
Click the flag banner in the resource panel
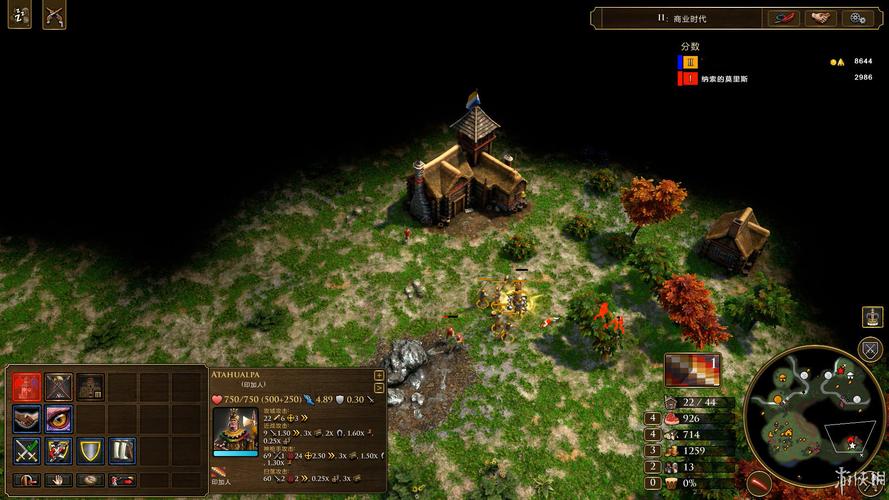(692, 367)
